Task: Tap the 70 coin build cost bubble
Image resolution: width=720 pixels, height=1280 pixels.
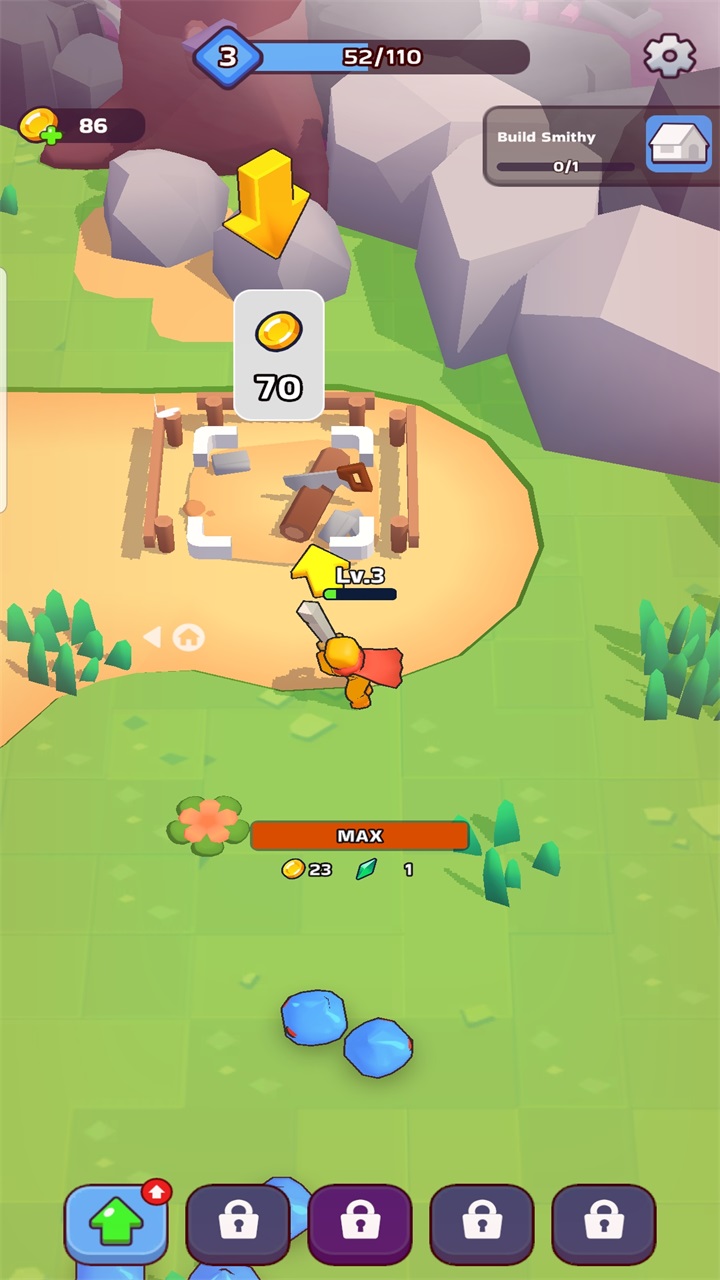Action: 278,355
